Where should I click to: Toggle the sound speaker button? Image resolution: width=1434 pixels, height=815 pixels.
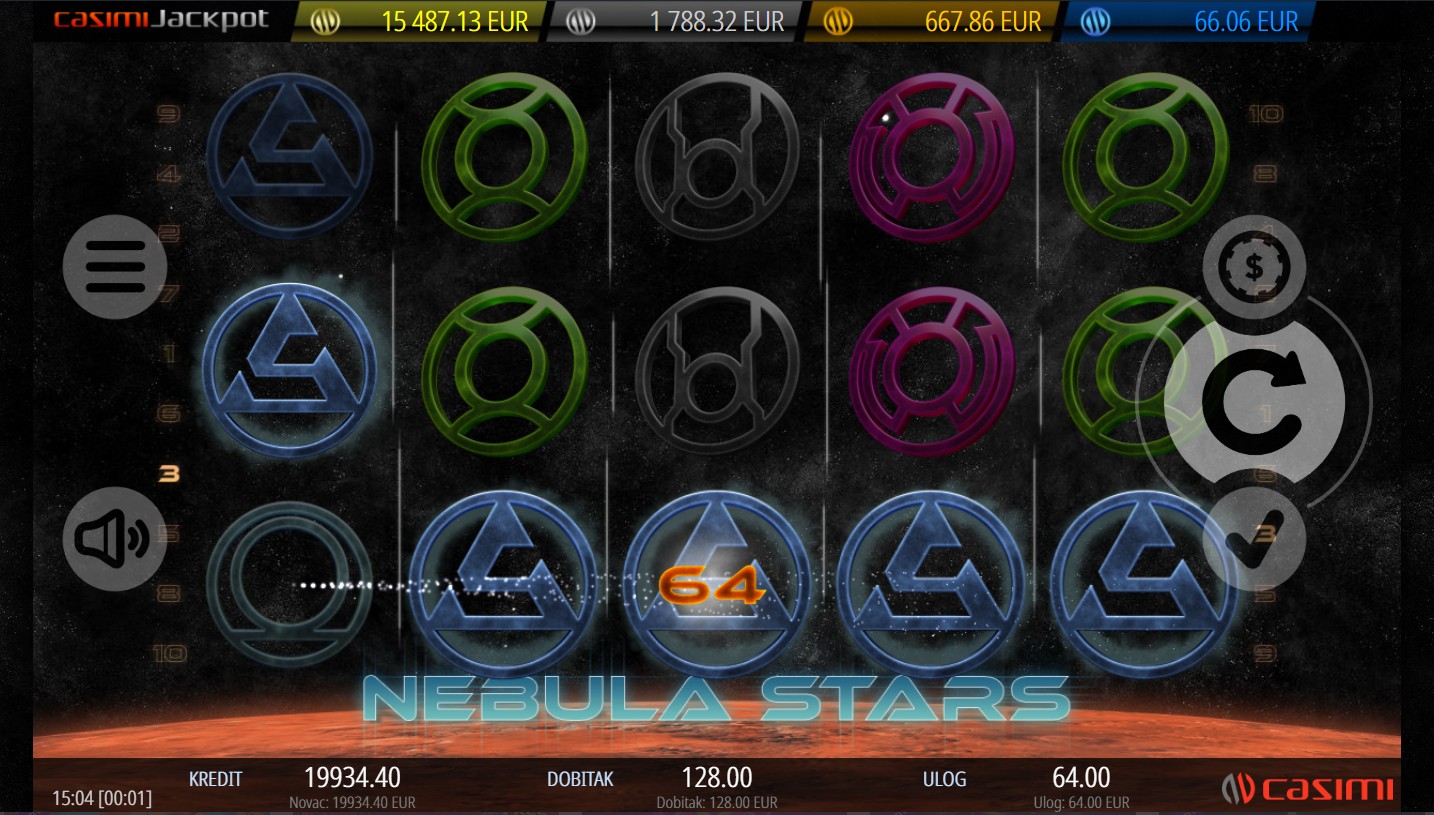(x=114, y=539)
